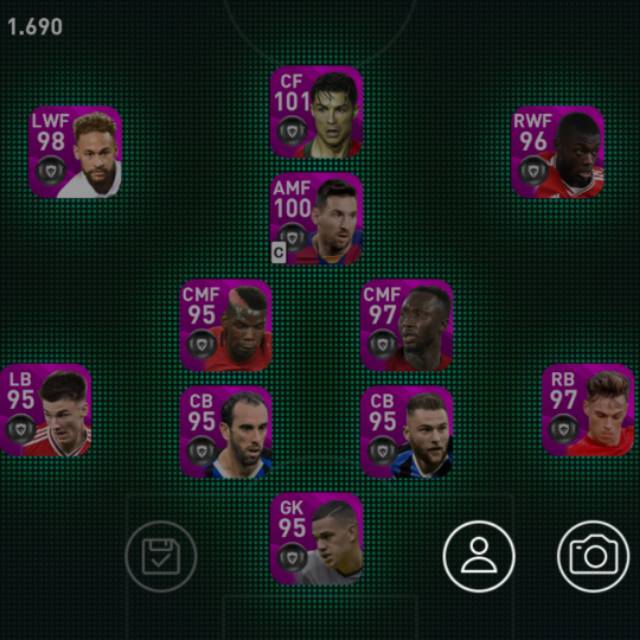Select the GK 95 goalkeeper card
640x640 pixels.
316,539
